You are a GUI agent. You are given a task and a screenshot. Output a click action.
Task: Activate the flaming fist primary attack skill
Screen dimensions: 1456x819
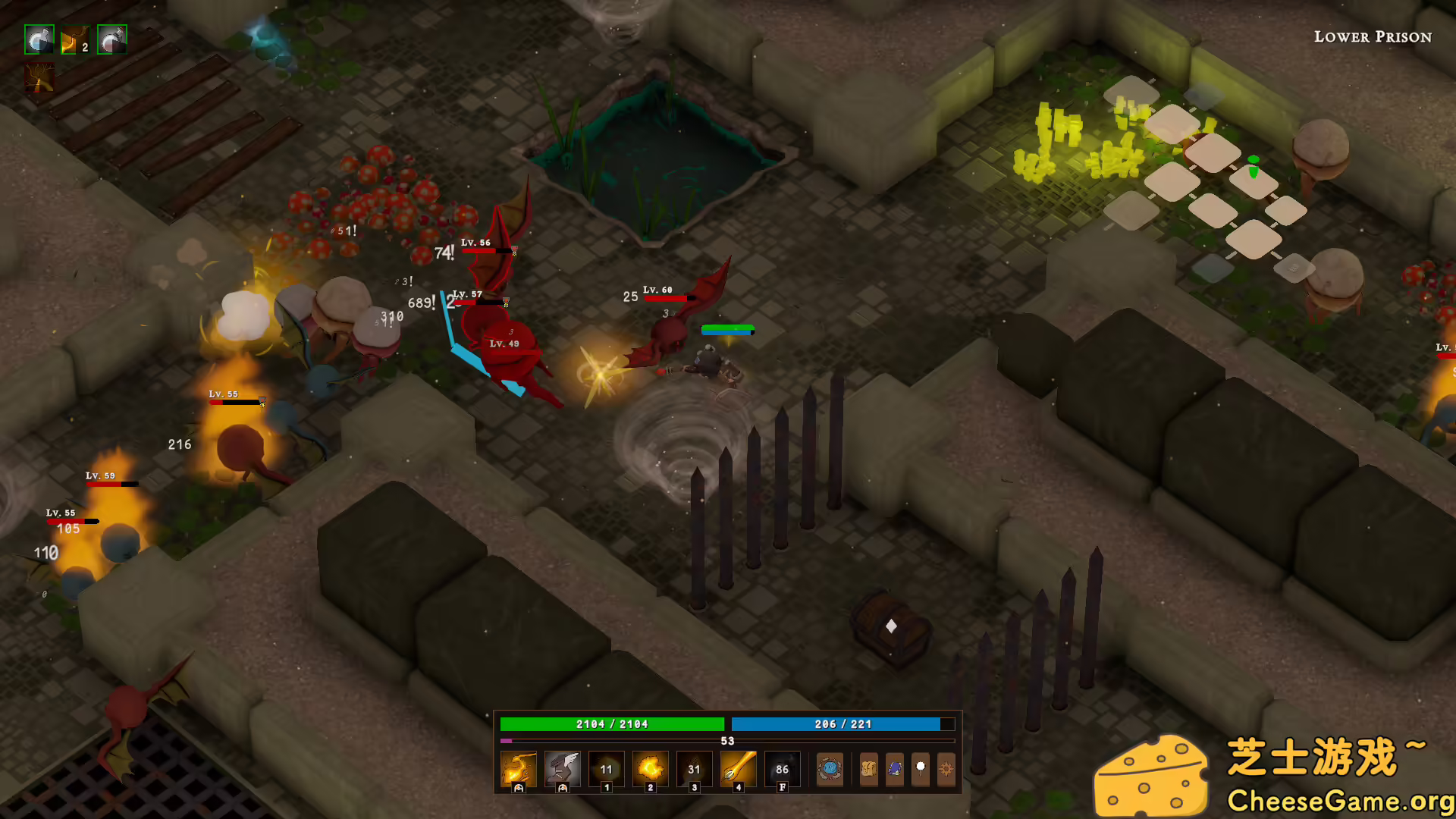point(519,768)
